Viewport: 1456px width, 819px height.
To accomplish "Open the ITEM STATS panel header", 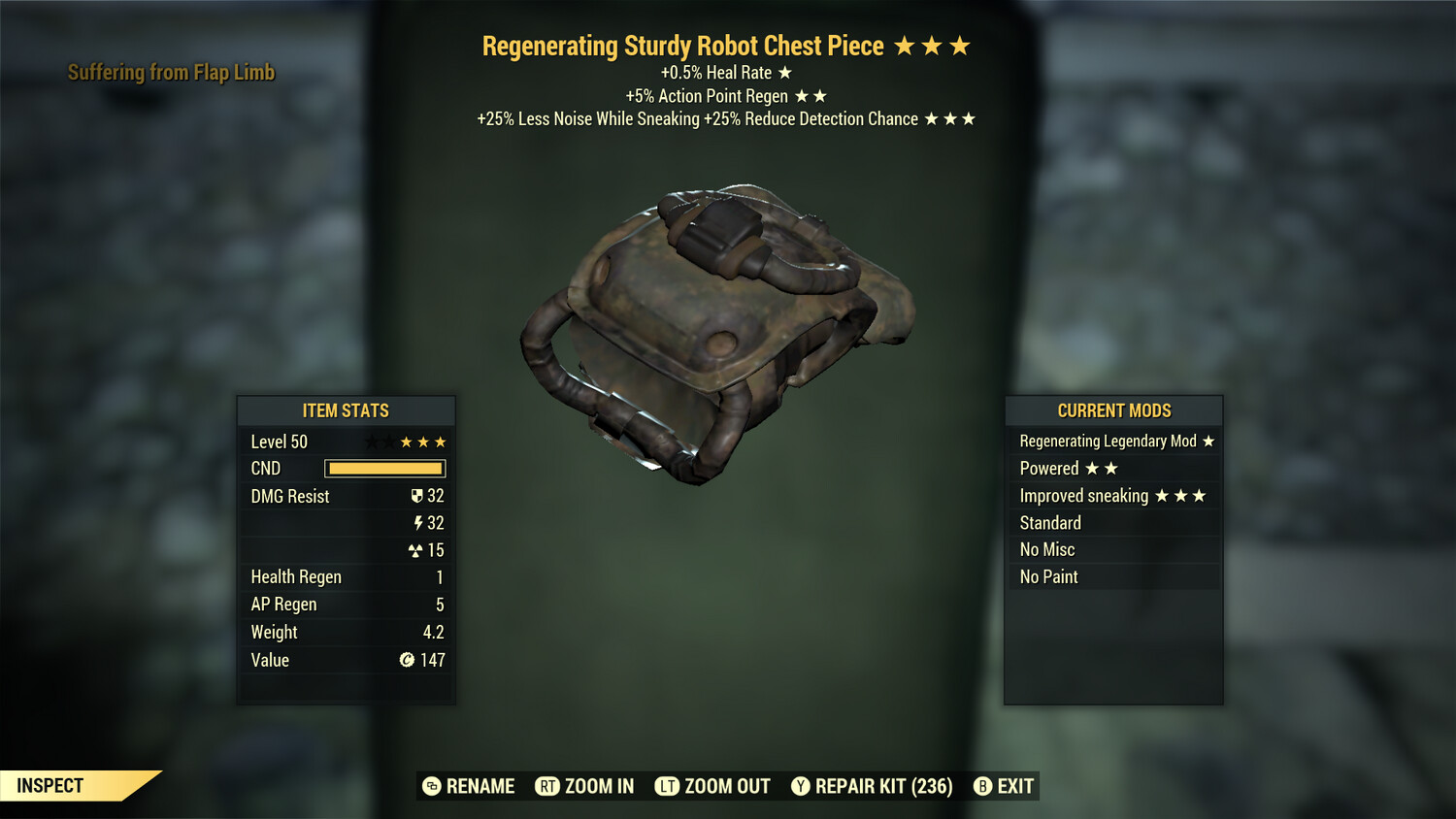I will [346, 410].
